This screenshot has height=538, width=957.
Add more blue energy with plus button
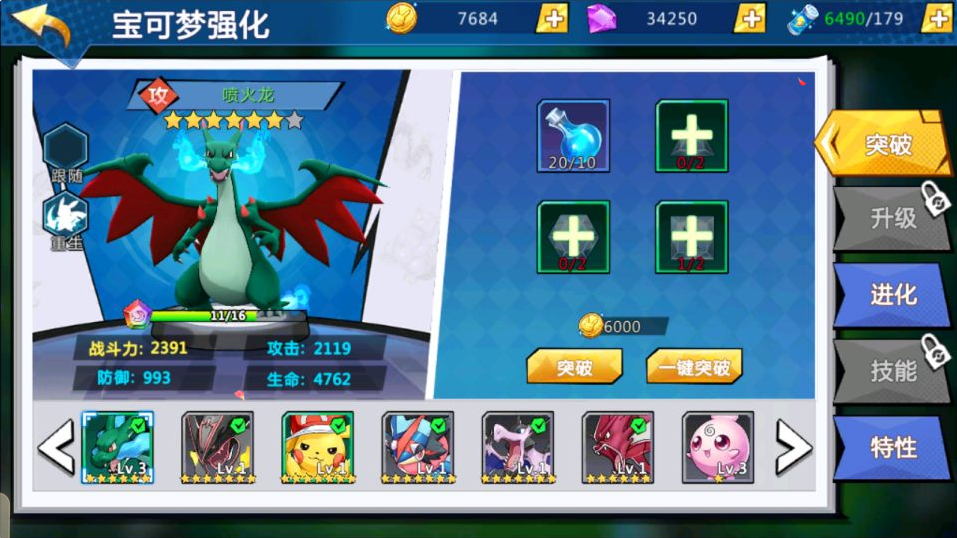(x=936, y=18)
